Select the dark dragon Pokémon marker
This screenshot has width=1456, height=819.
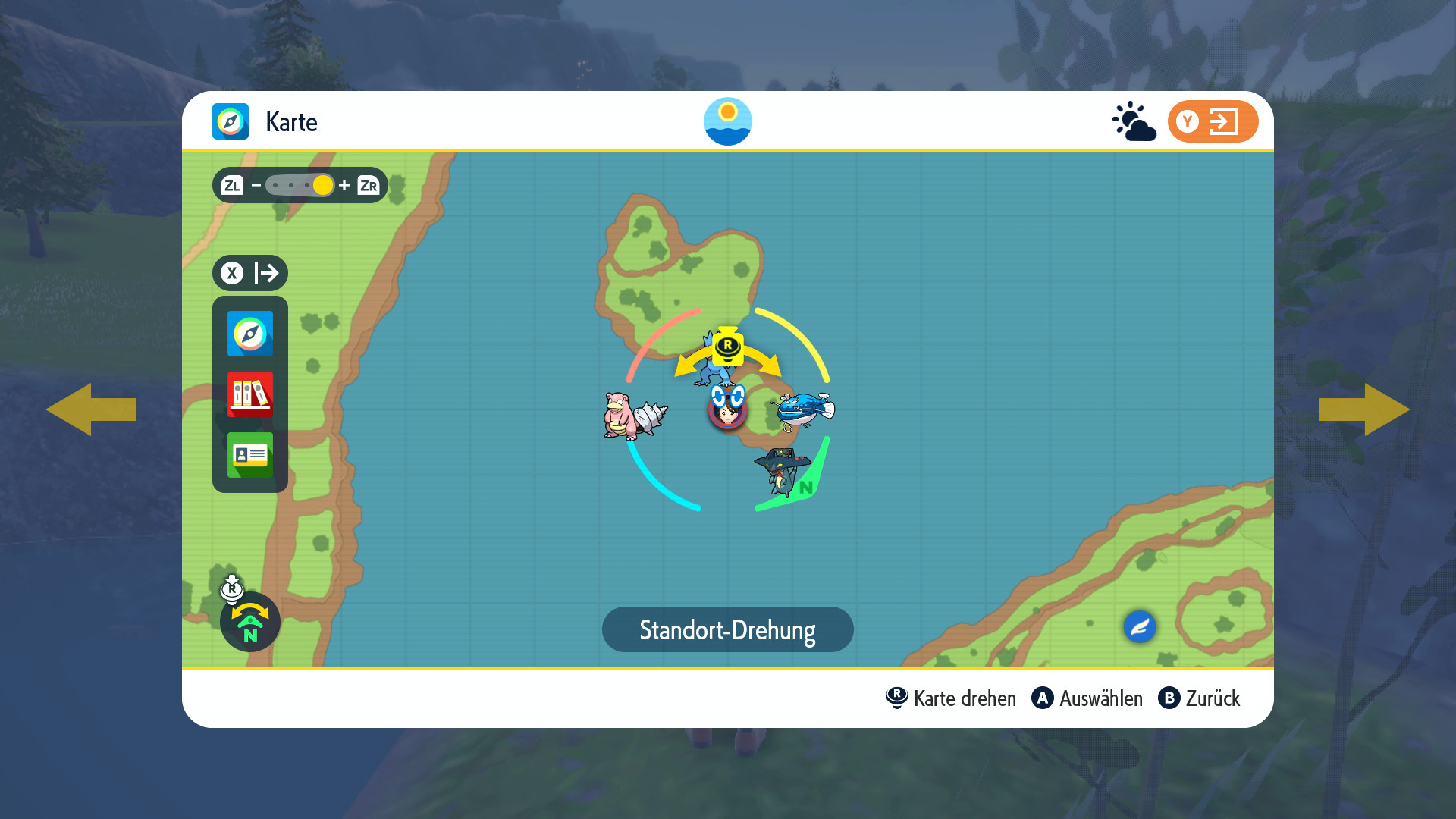[781, 470]
